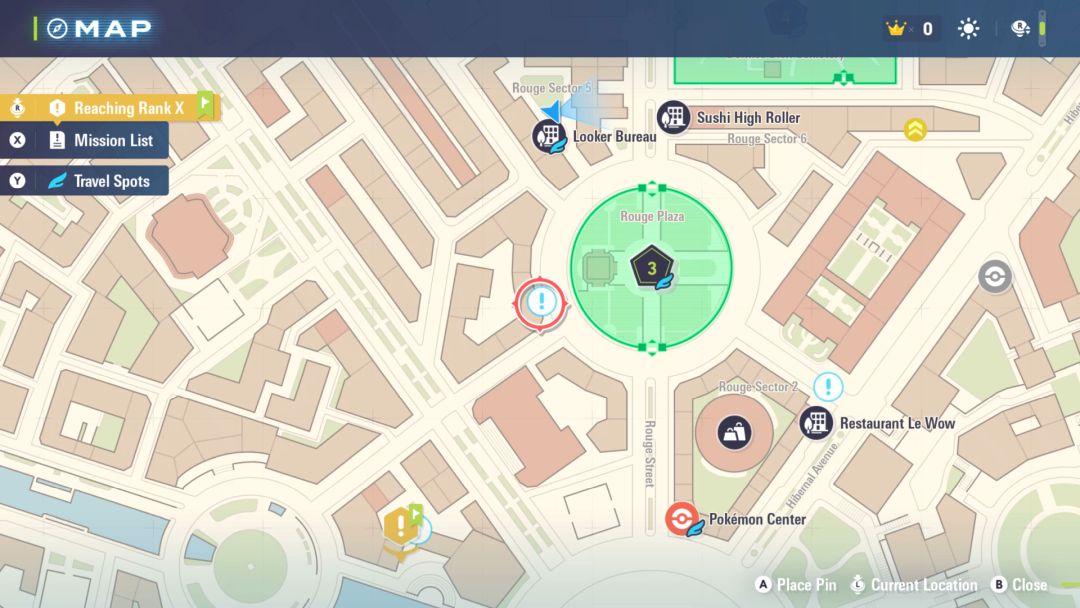Select the Pokémon Center marker

[x=682, y=520]
